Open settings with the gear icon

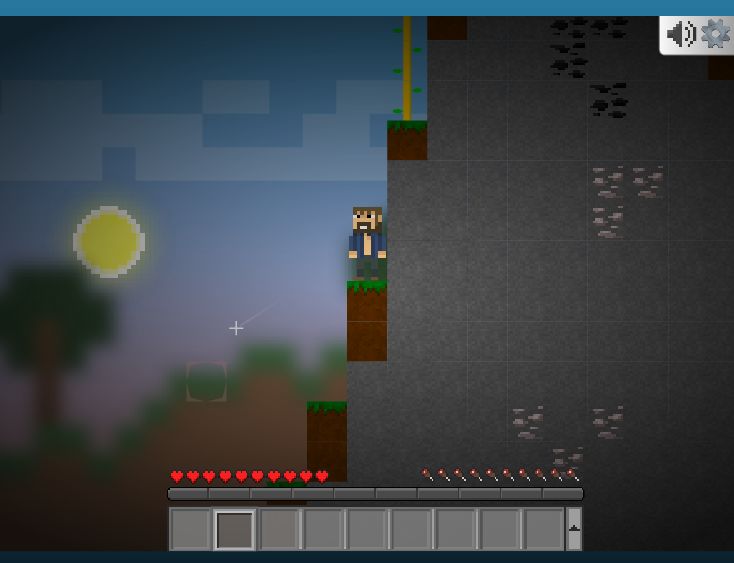pyautogui.click(x=715, y=34)
